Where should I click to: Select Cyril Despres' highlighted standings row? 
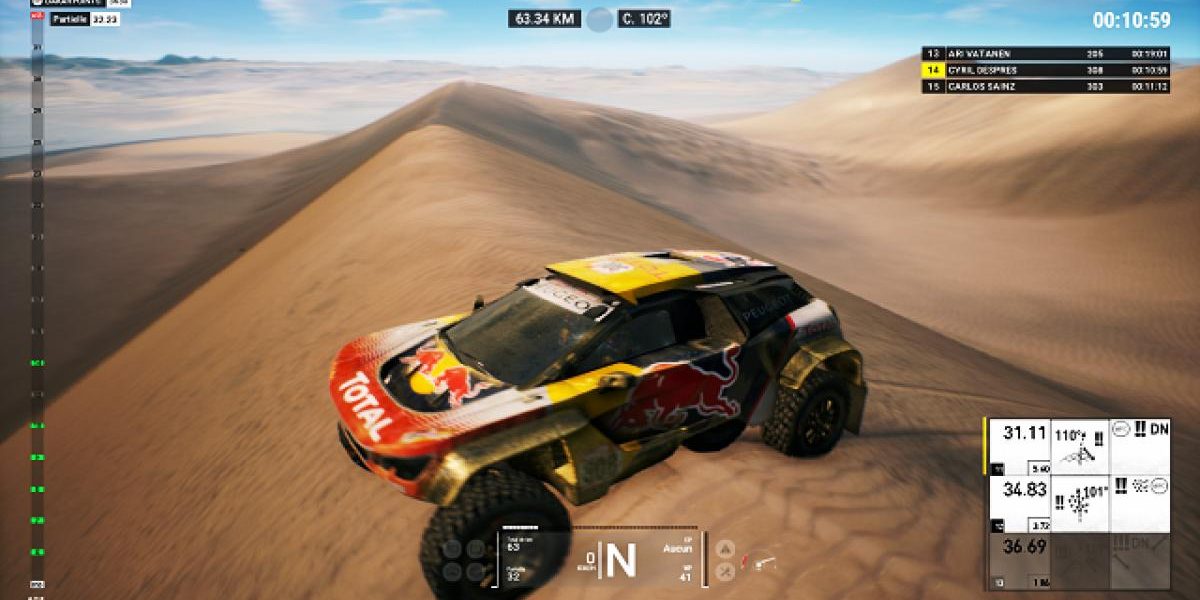click(1046, 70)
